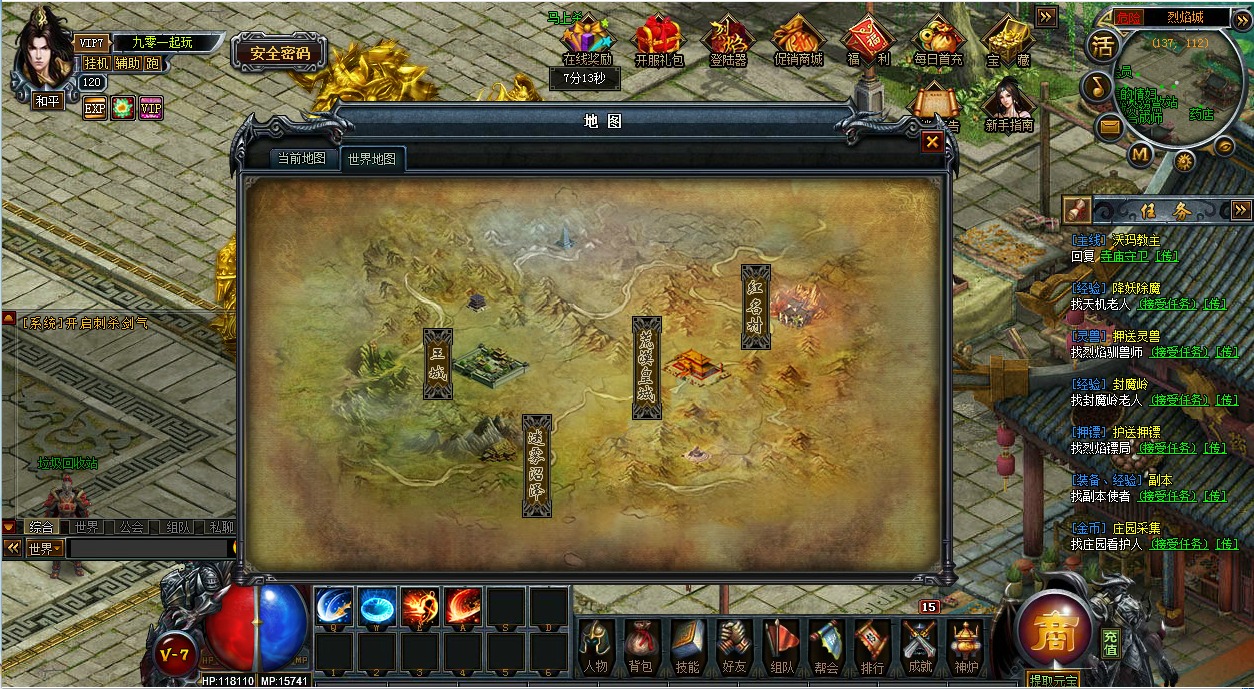Open the 新手指南 beginner guide
This screenshot has height=689, width=1254.
[x=1008, y=107]
